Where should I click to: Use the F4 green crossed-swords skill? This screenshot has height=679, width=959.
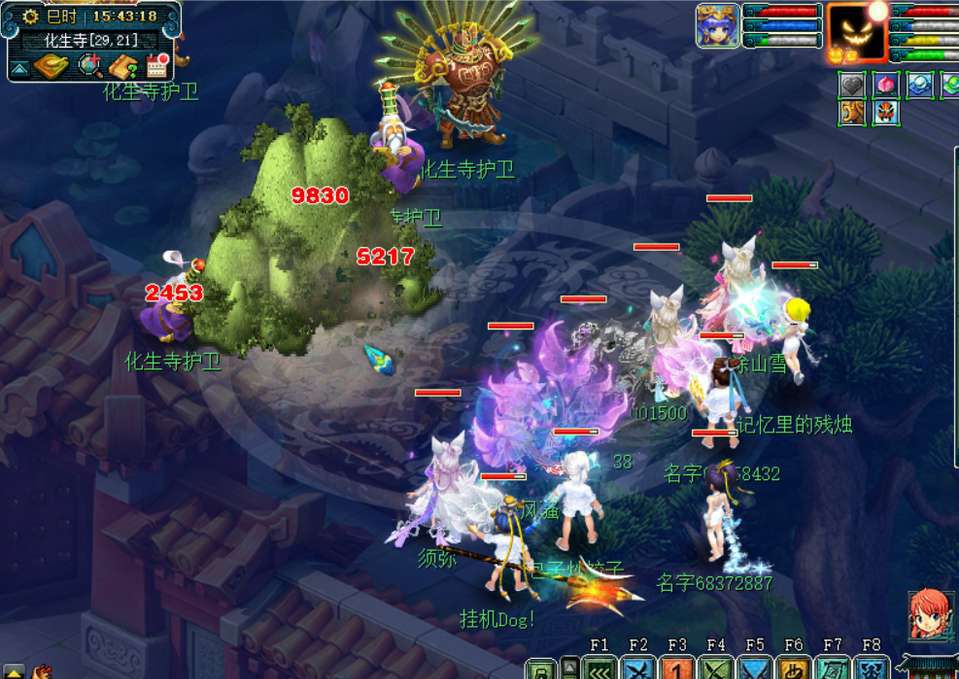(x=716, y=667)
